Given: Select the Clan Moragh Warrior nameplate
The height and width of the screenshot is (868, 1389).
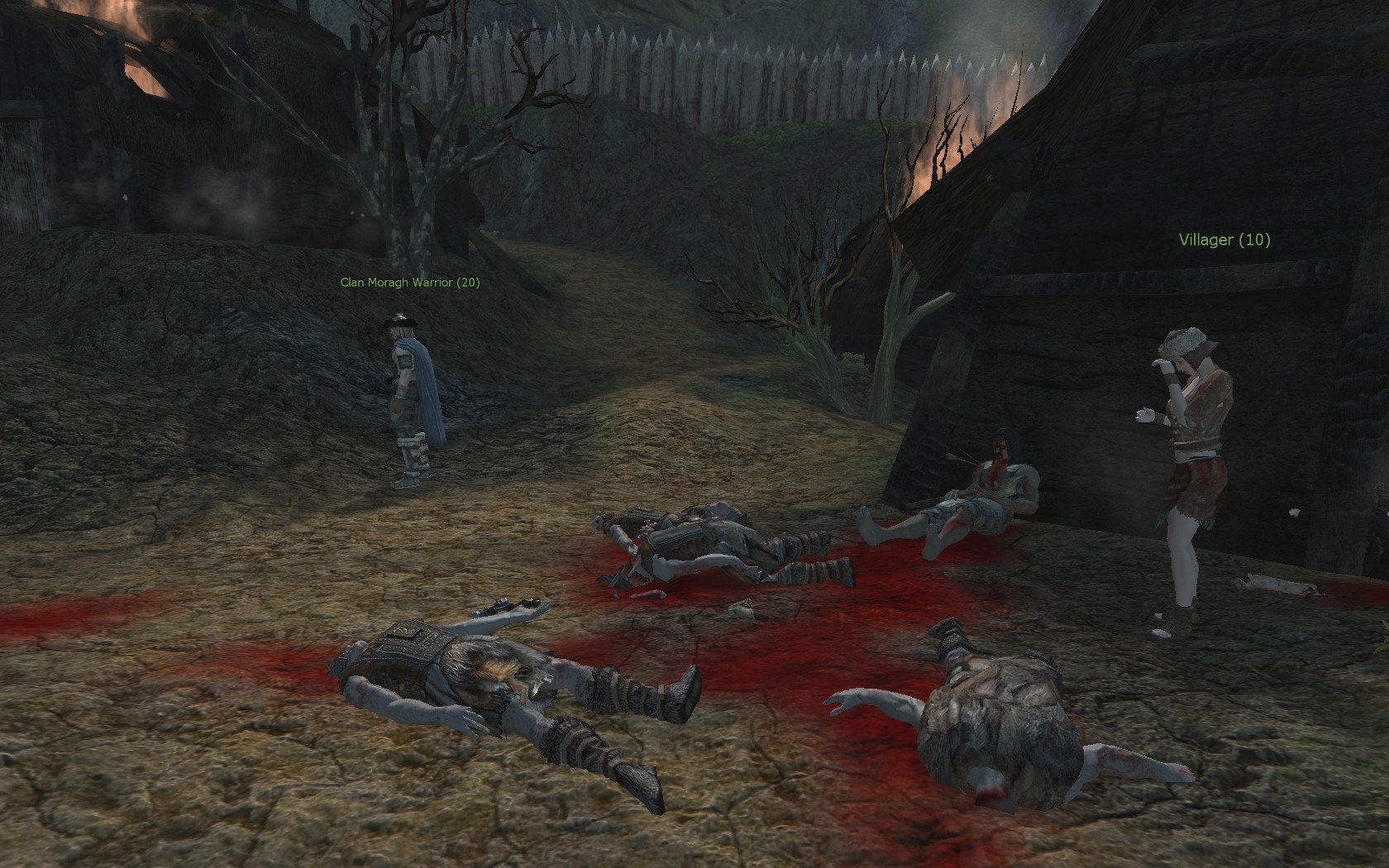Looking at the screenshot, I should 409,283.
